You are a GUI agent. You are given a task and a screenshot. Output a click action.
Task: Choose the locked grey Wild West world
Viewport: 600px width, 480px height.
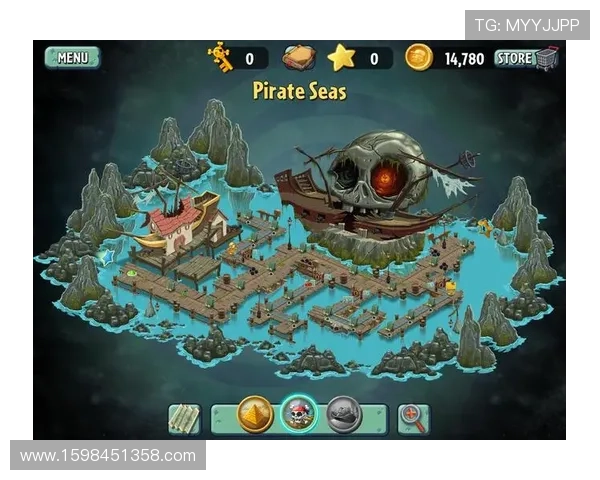click(343, 414)
